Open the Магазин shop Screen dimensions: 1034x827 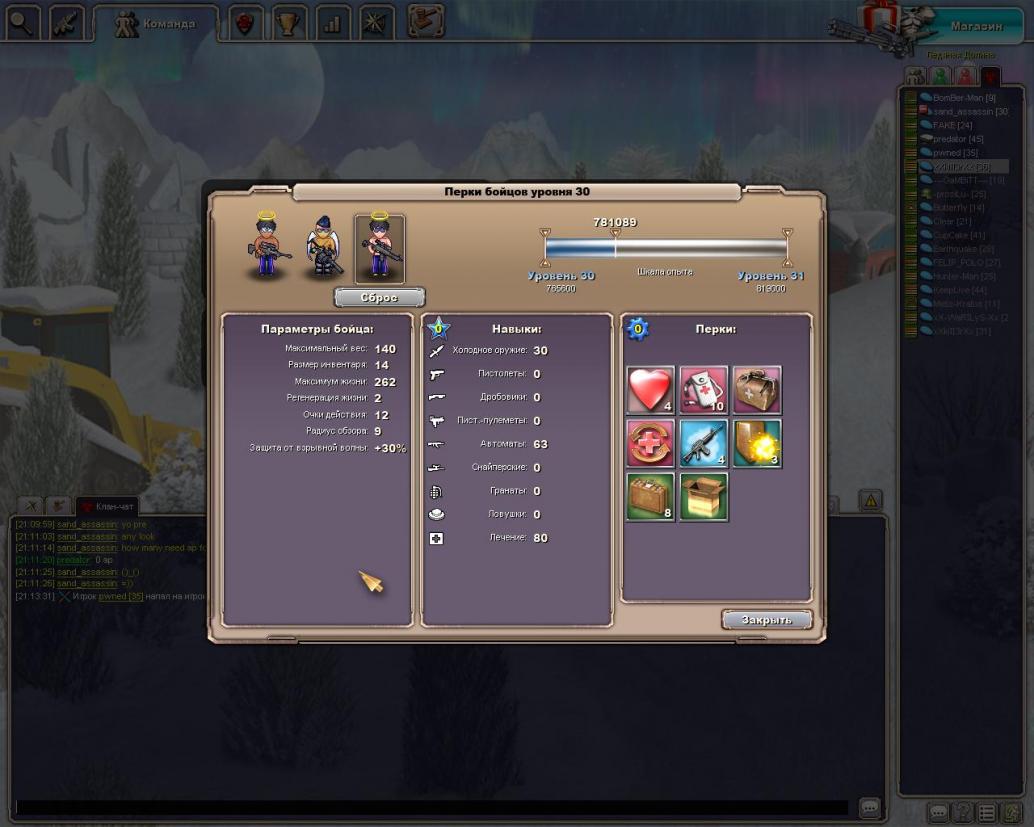tap(977, 26)
